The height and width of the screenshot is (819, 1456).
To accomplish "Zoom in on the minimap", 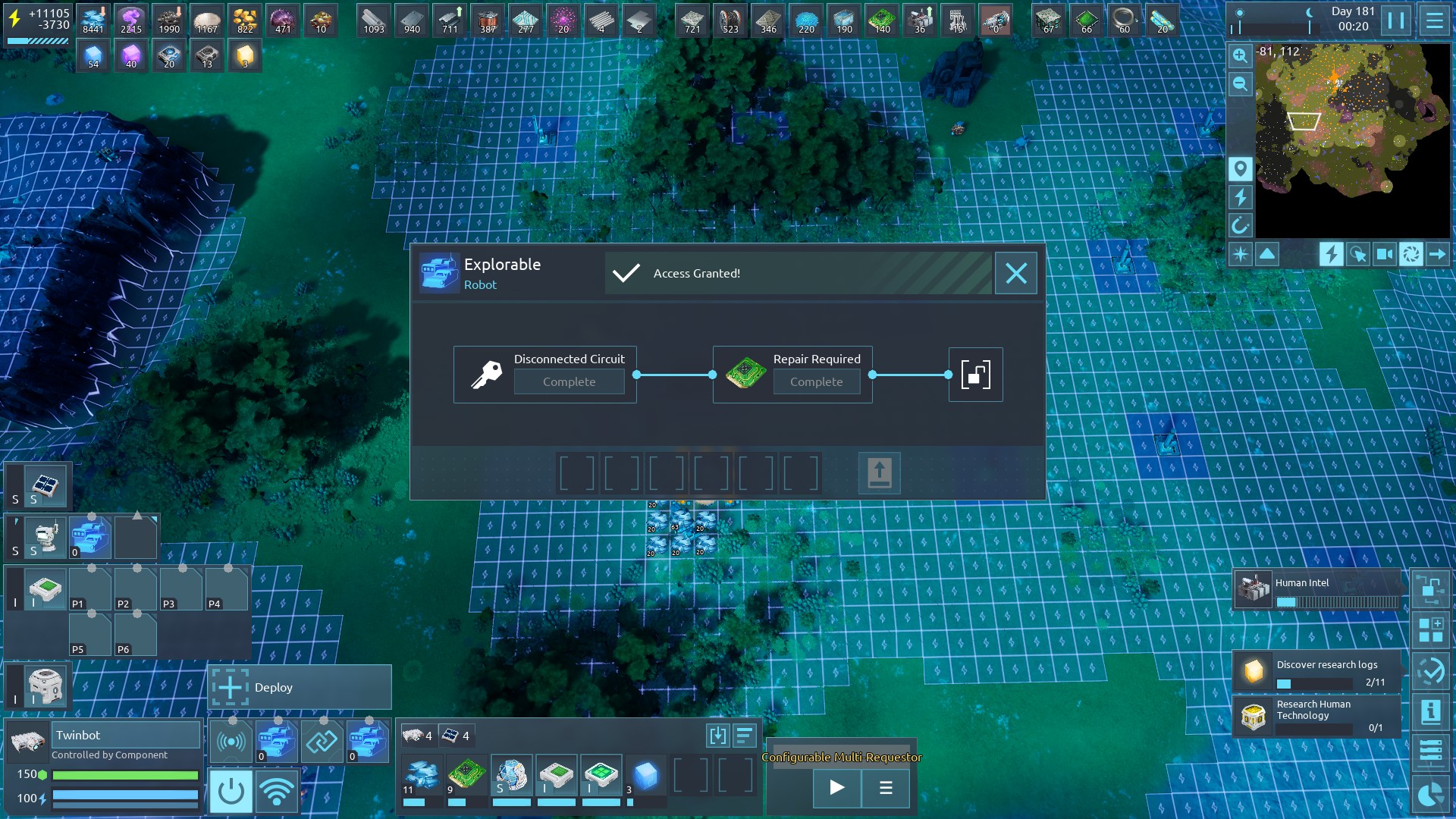I will [x=1241, y=55].
